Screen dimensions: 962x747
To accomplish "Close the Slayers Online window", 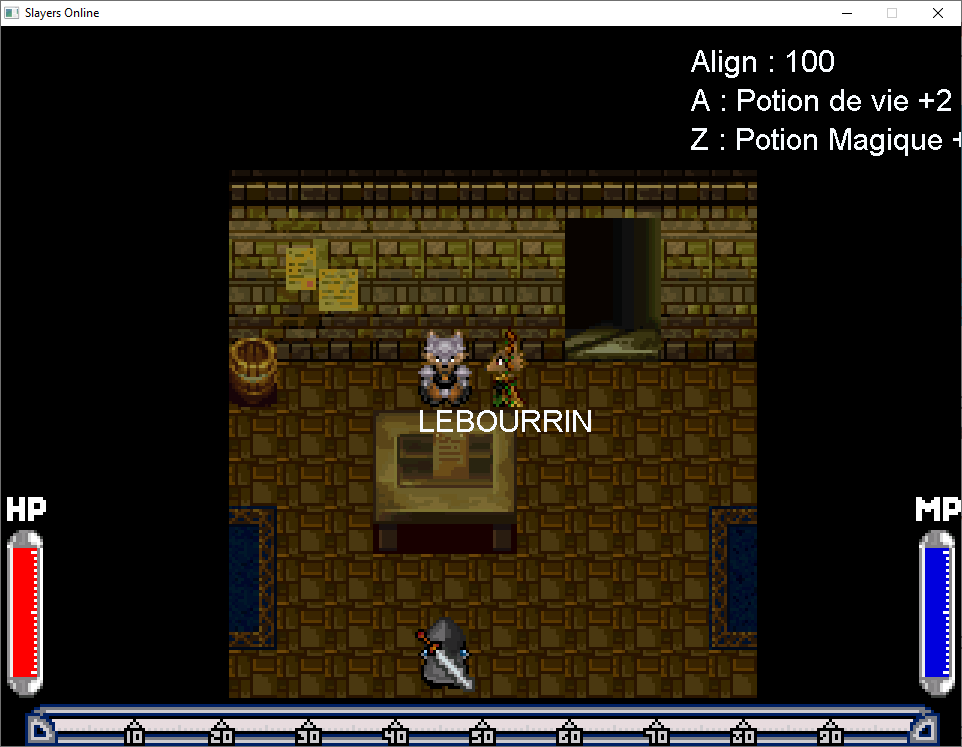I will (x=937, y=13).
